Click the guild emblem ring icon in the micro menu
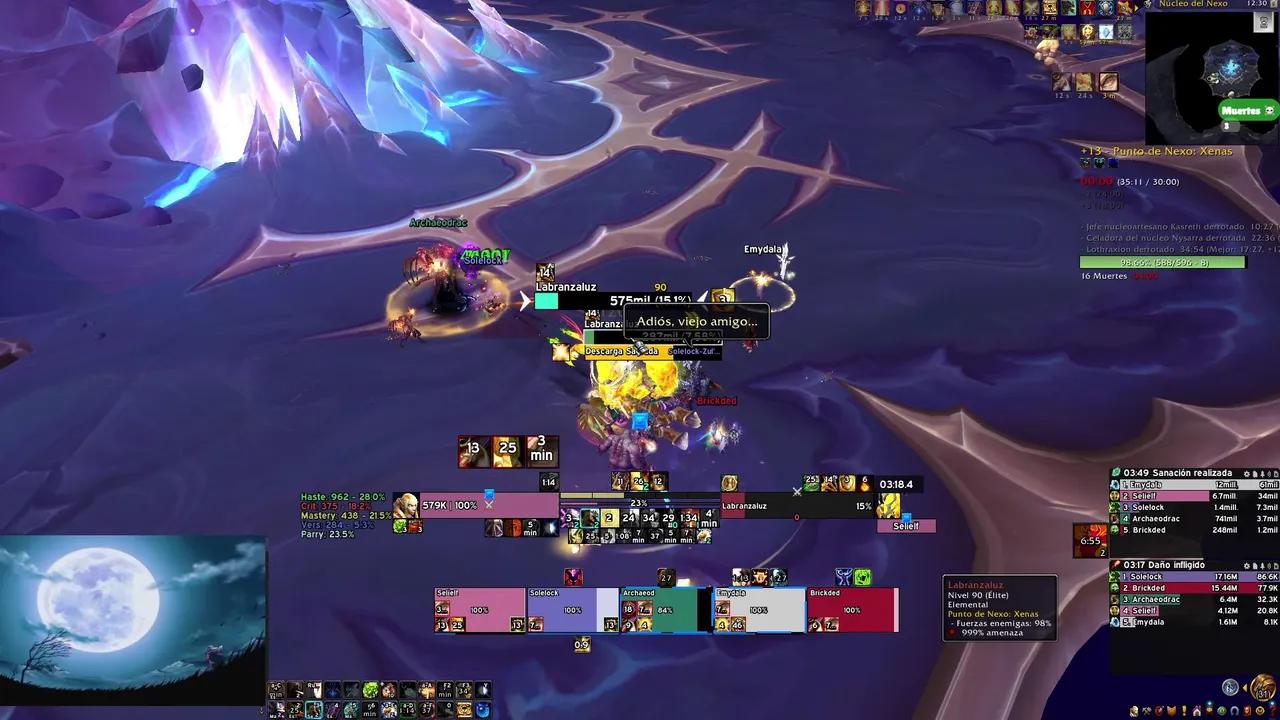1280x720 pixels. coord(1234,710)
